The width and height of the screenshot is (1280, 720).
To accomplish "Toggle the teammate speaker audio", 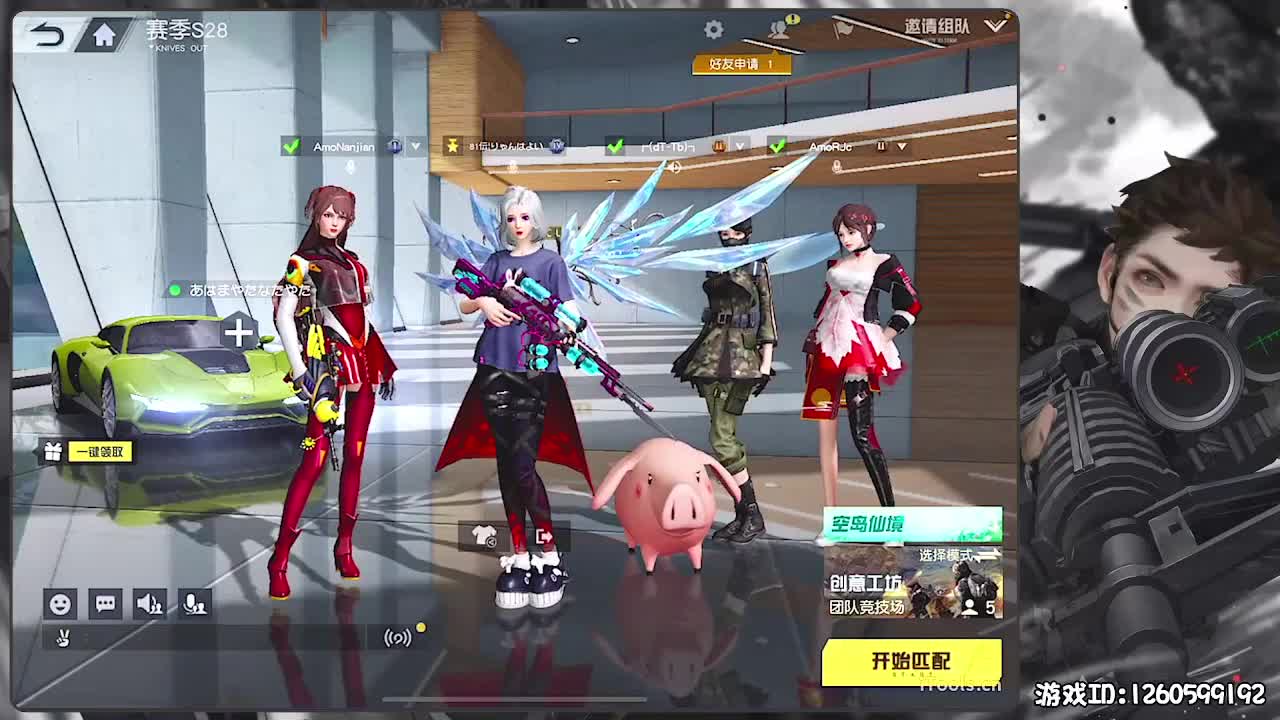I will pos(150,603).
